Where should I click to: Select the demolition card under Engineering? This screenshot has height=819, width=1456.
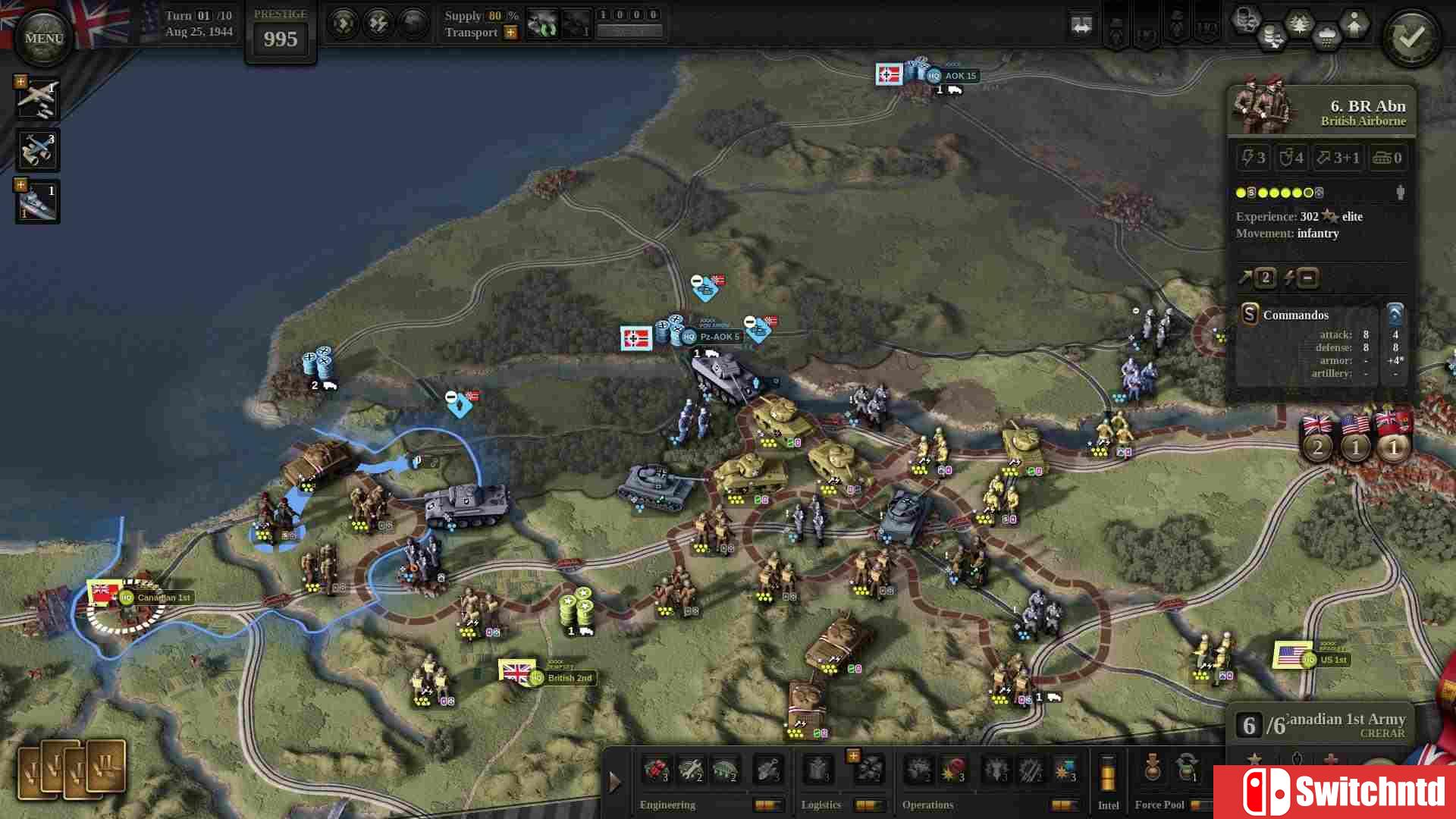click(x=657, y=771)
